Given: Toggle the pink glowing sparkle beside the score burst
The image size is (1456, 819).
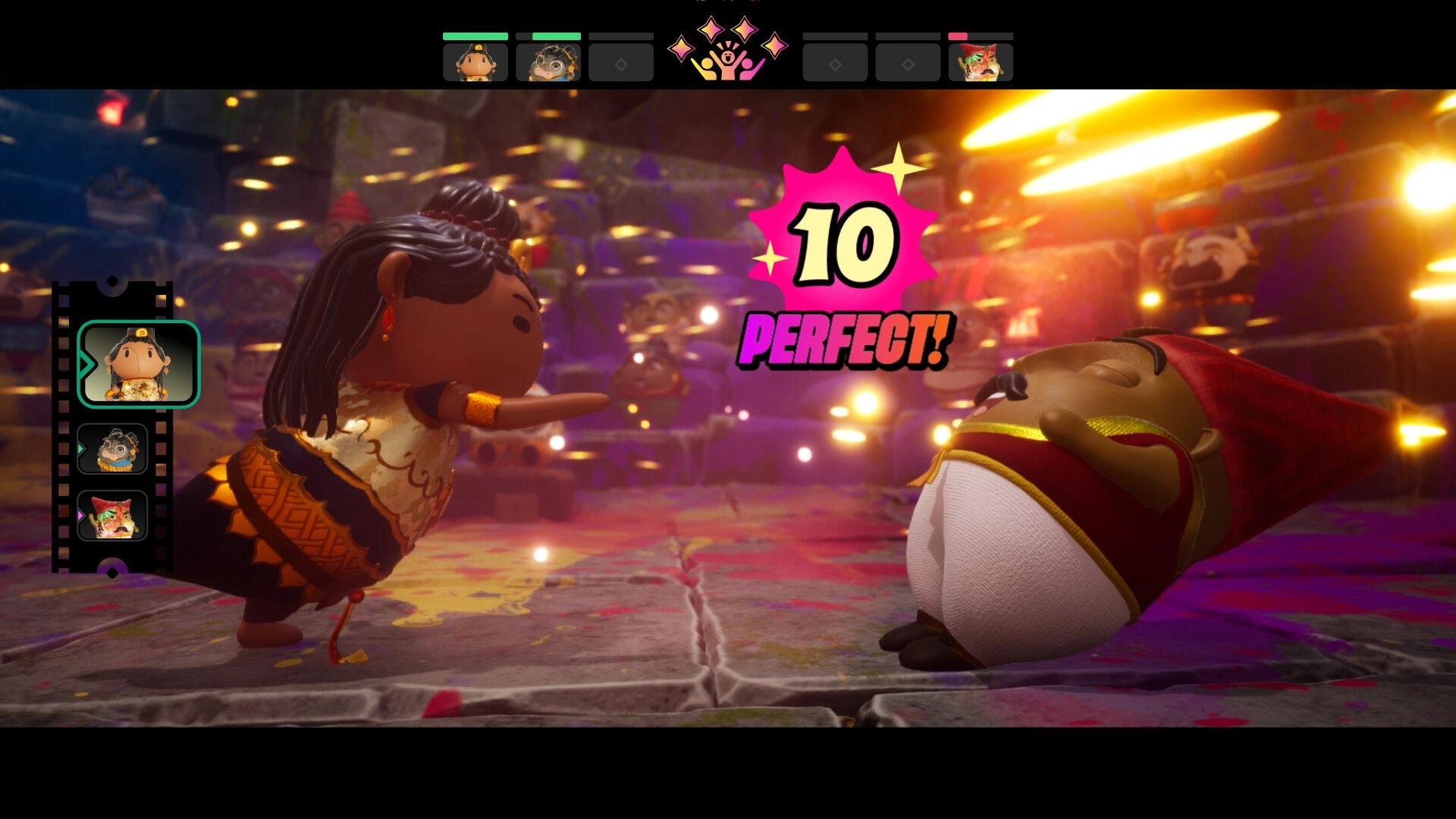Looking at the screenshot, I should click(771, 258).
